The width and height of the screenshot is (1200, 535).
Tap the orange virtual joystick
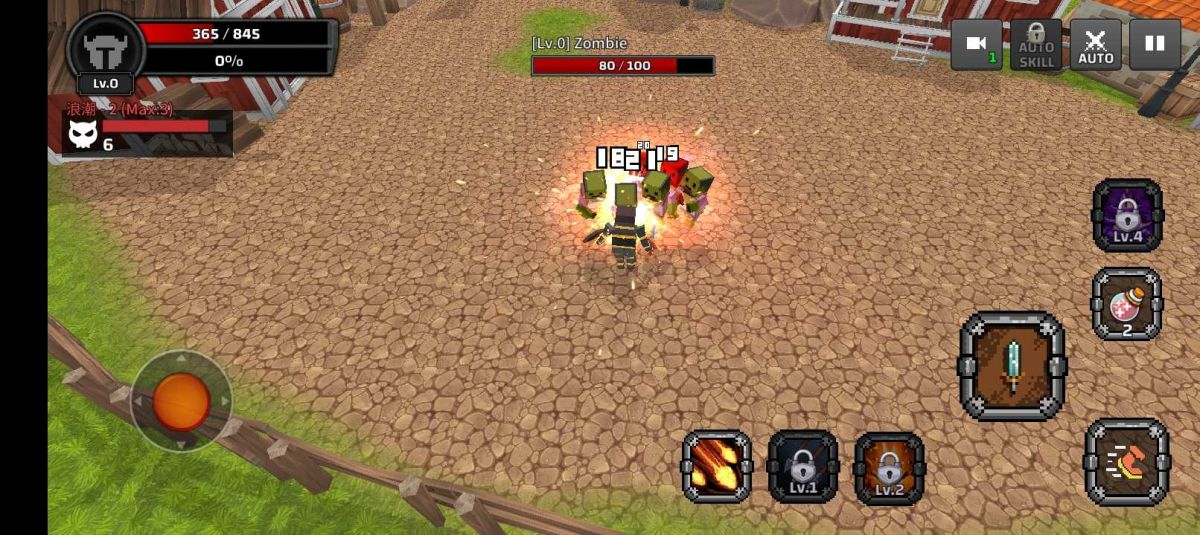(181, 401)
